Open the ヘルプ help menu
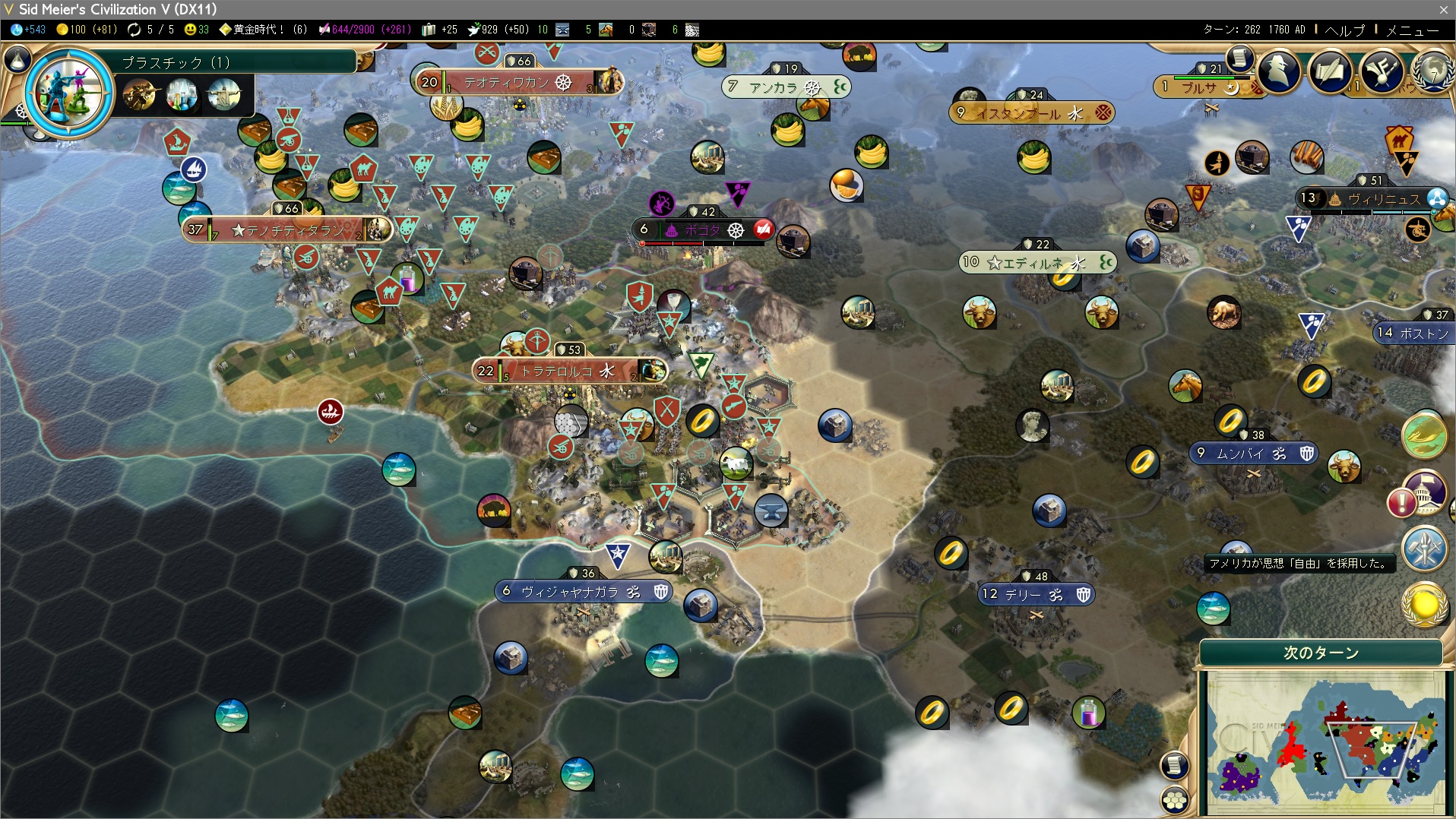 click(x=1344, y=30)
